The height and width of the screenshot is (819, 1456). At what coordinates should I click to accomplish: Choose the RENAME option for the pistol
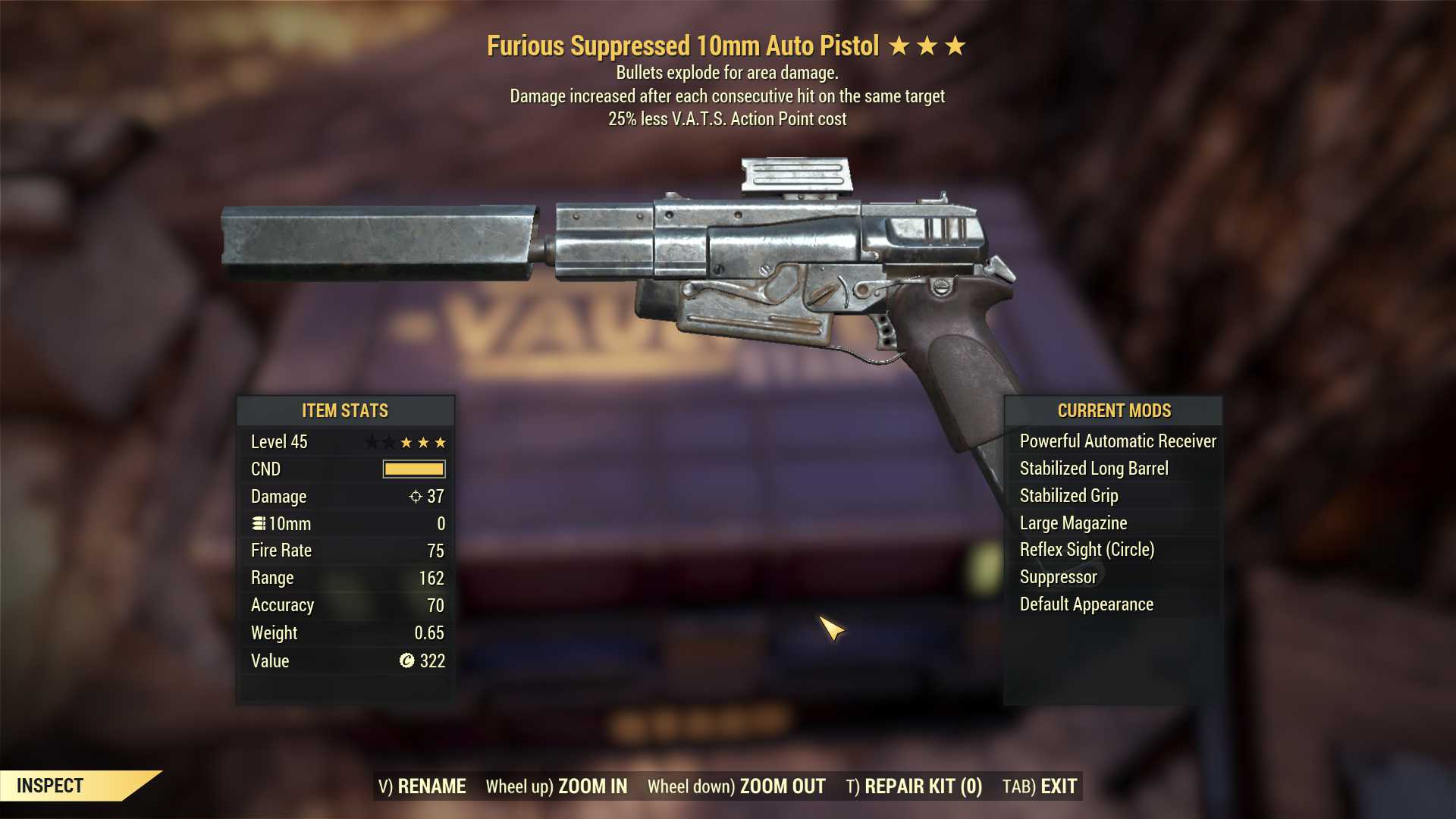click(422, 786)
